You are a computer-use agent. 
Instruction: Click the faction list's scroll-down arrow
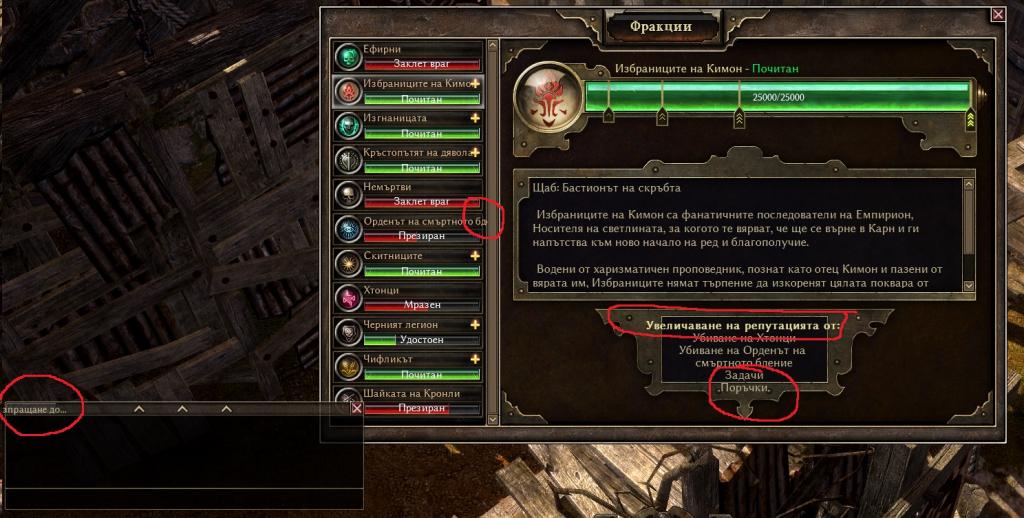pos(492,421)
